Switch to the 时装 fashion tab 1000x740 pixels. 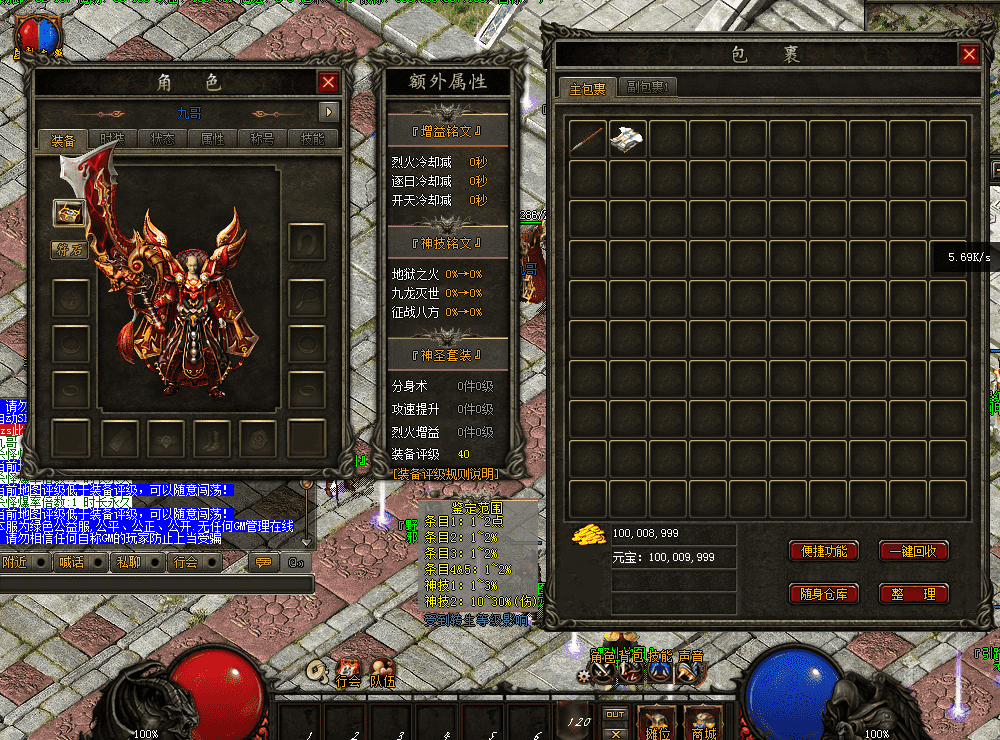click(113, 139)
